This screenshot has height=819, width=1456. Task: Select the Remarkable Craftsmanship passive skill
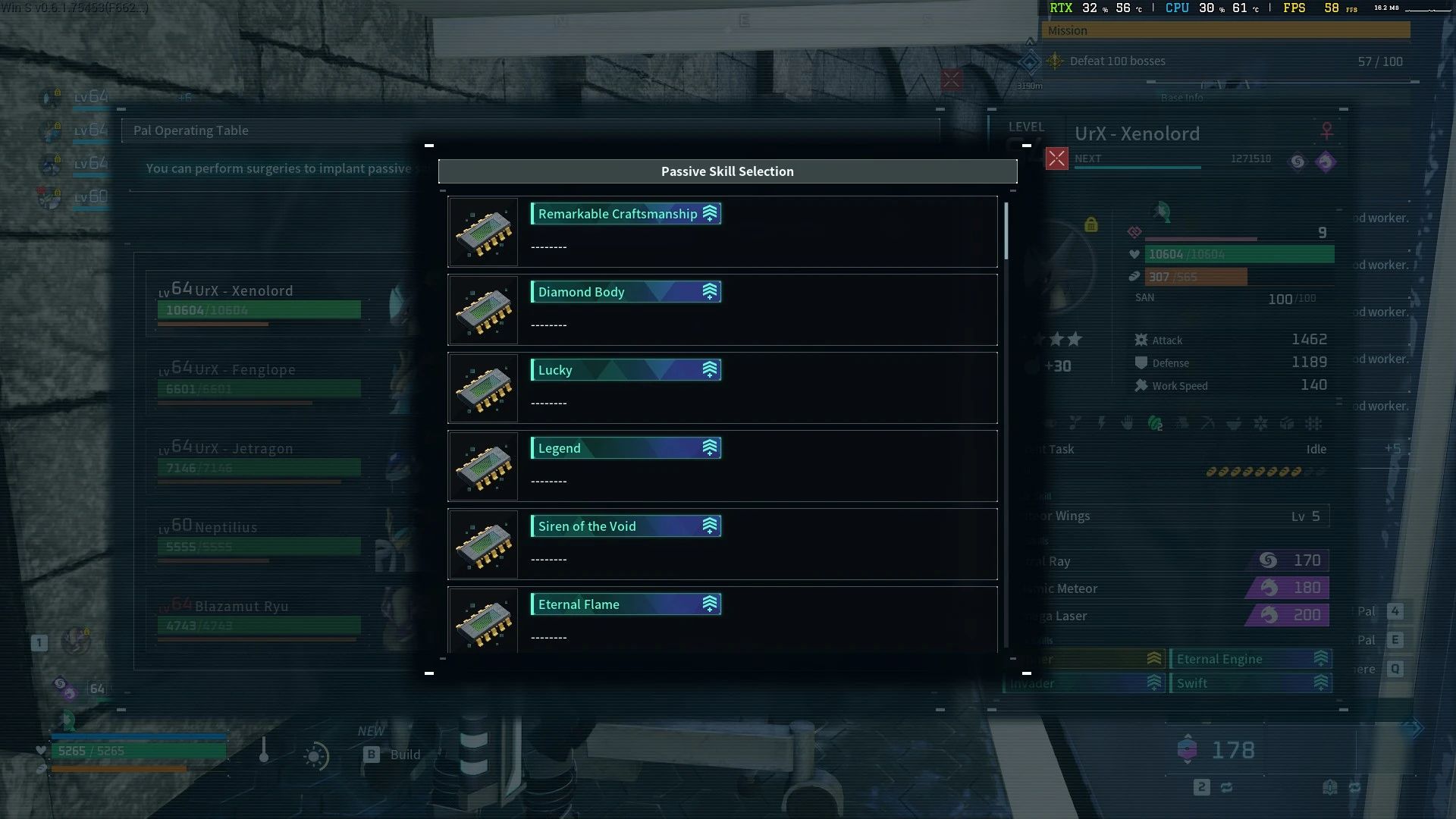pyautogui.click(x=722, y=232)
